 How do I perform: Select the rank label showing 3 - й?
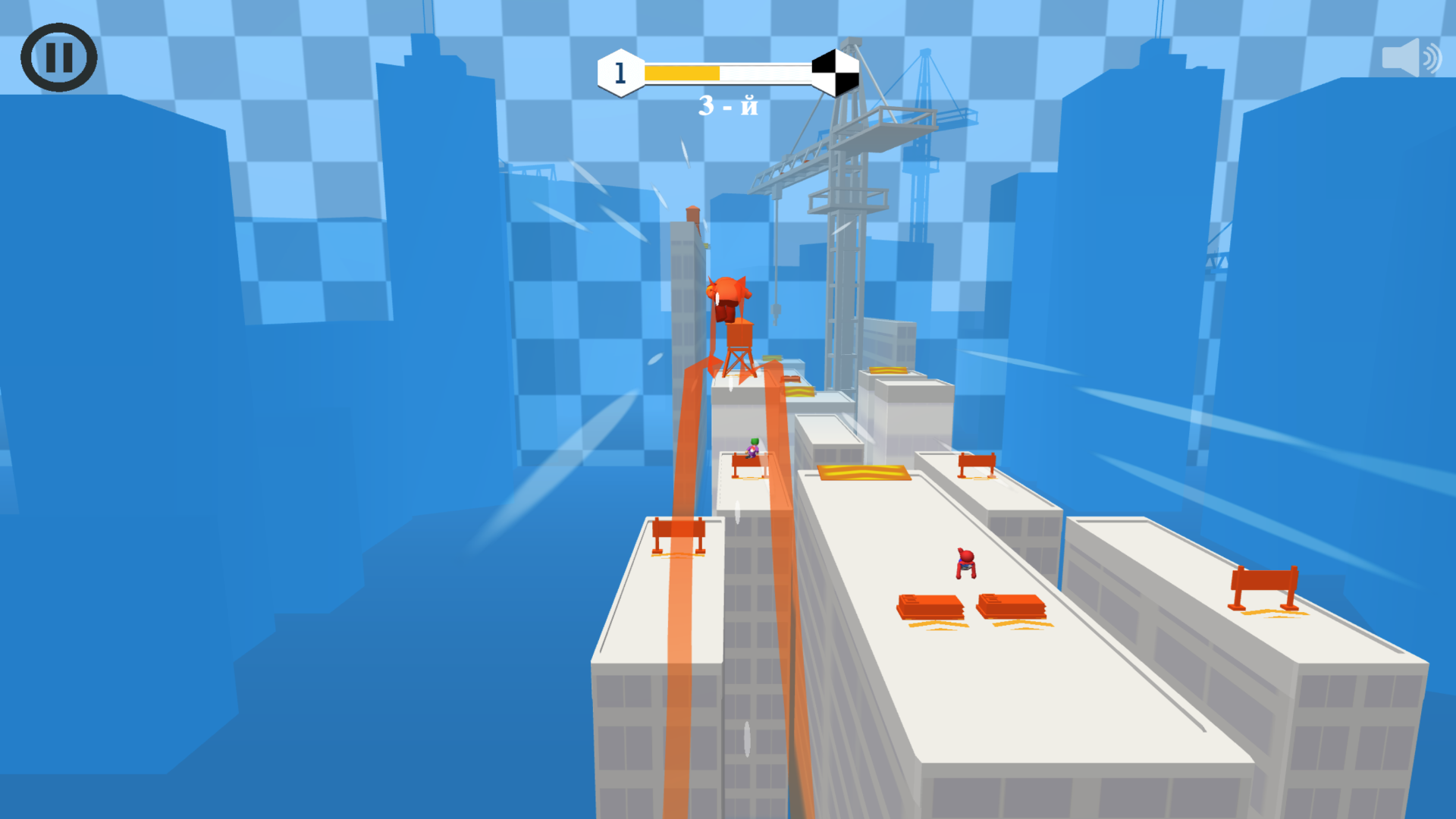click(x=730, y=106)
